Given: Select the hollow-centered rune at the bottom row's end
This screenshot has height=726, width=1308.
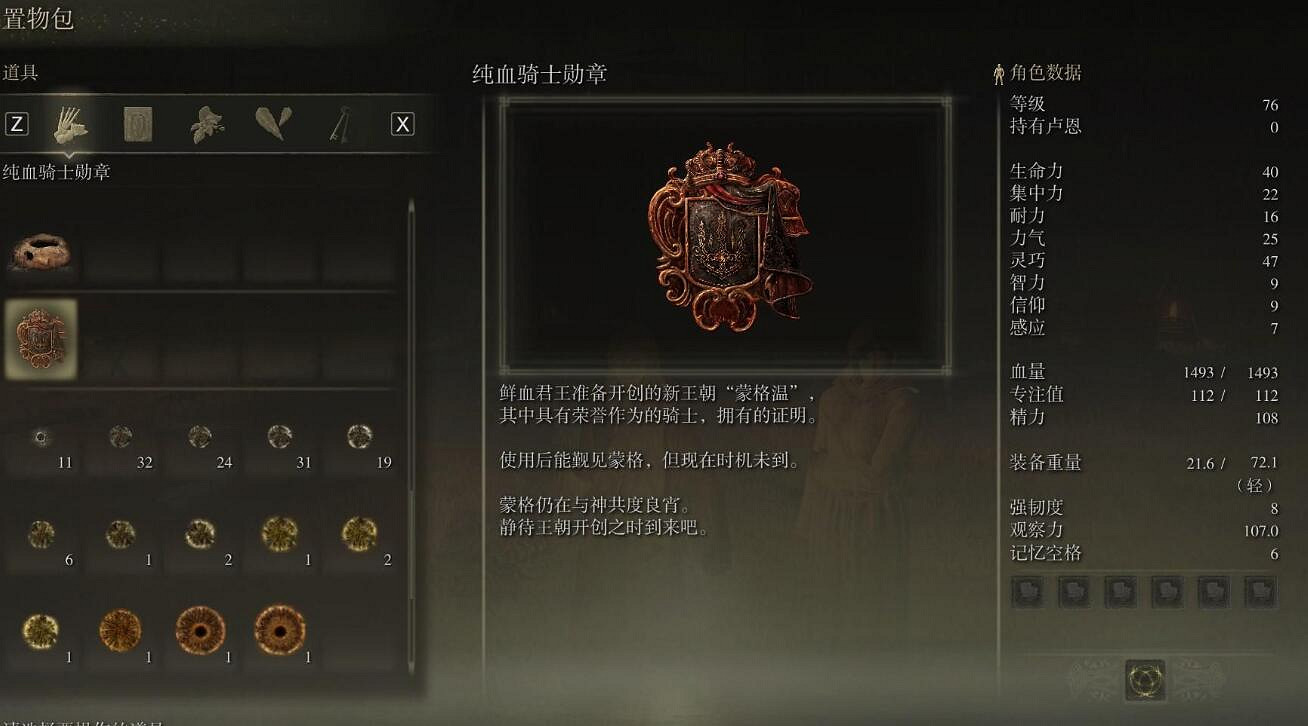Looking at the screenshot, I should pyautogui.click(x=278, y=630).
